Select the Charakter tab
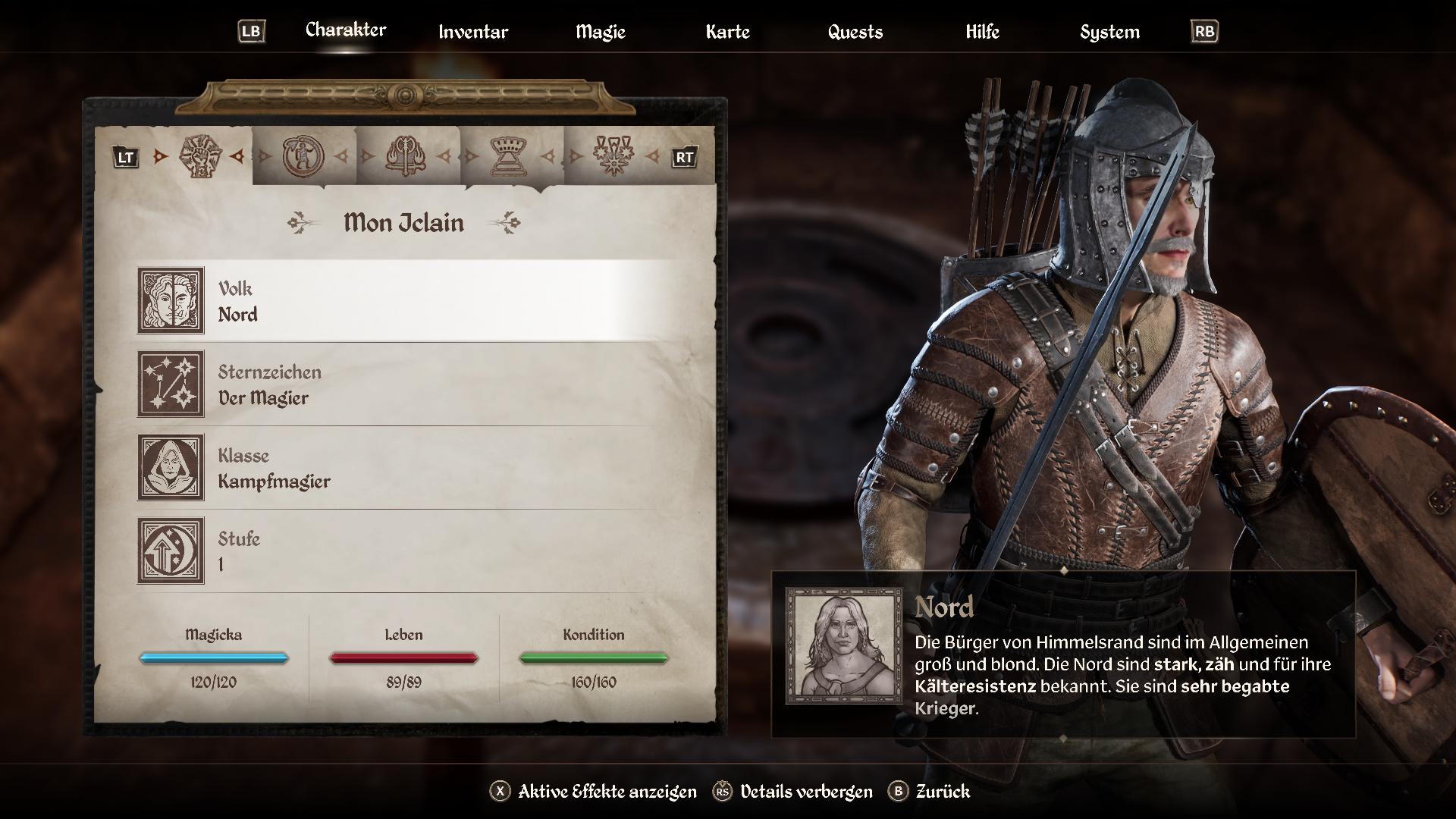This screenshot has width=1456, height=819. point(346,30)
